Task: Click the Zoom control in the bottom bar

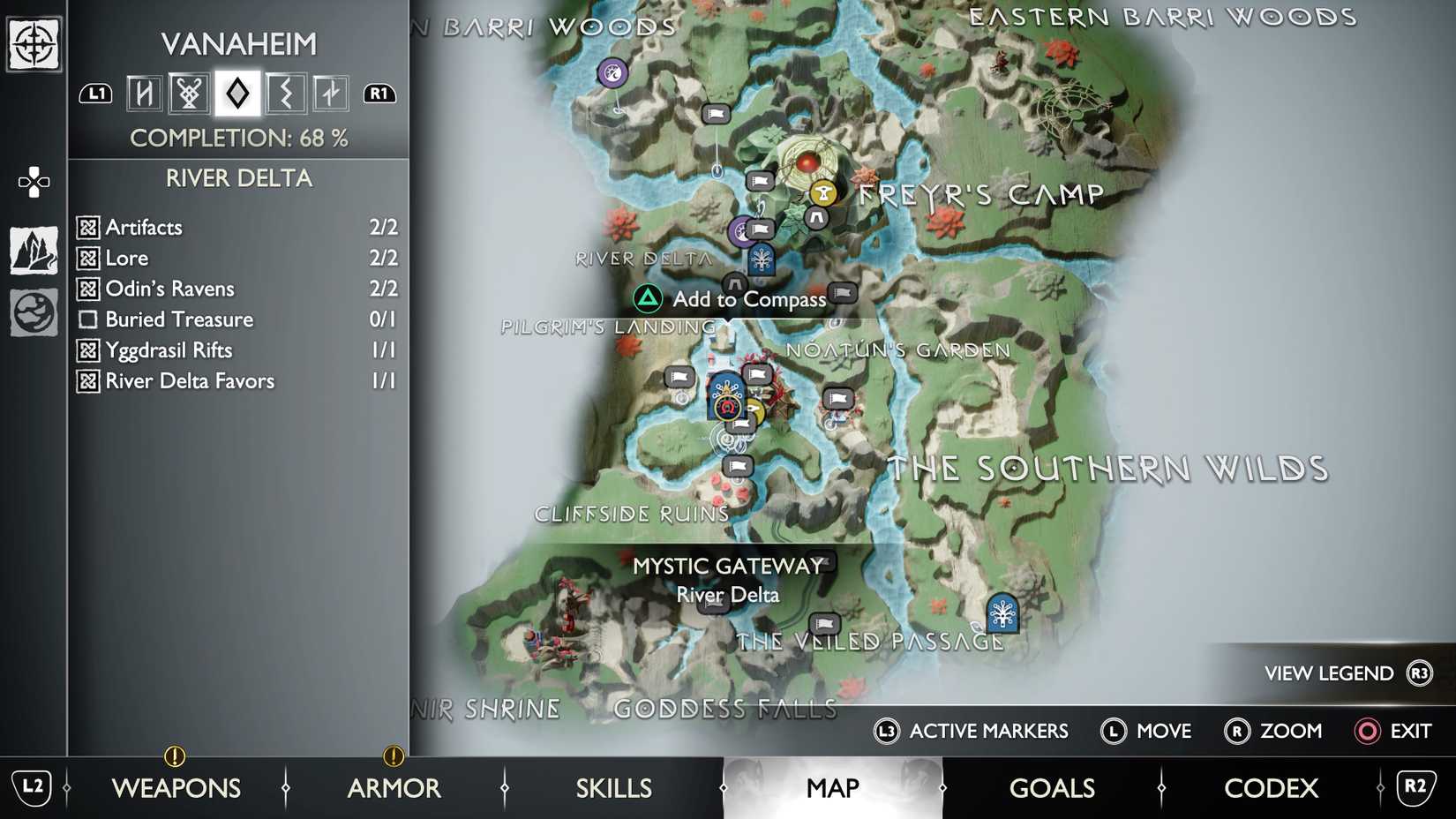Action: [1274, 732]
